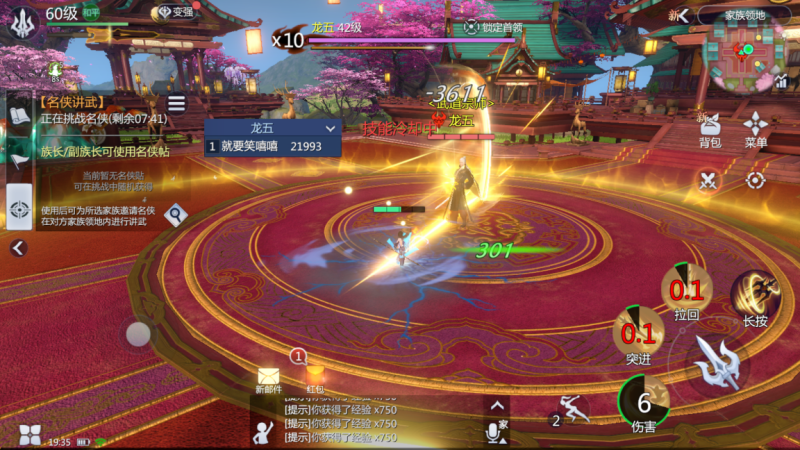The image size is (800, 450).
Task: Collapse the quest panel with the left arrow
Action: click(x=18, y=248)
